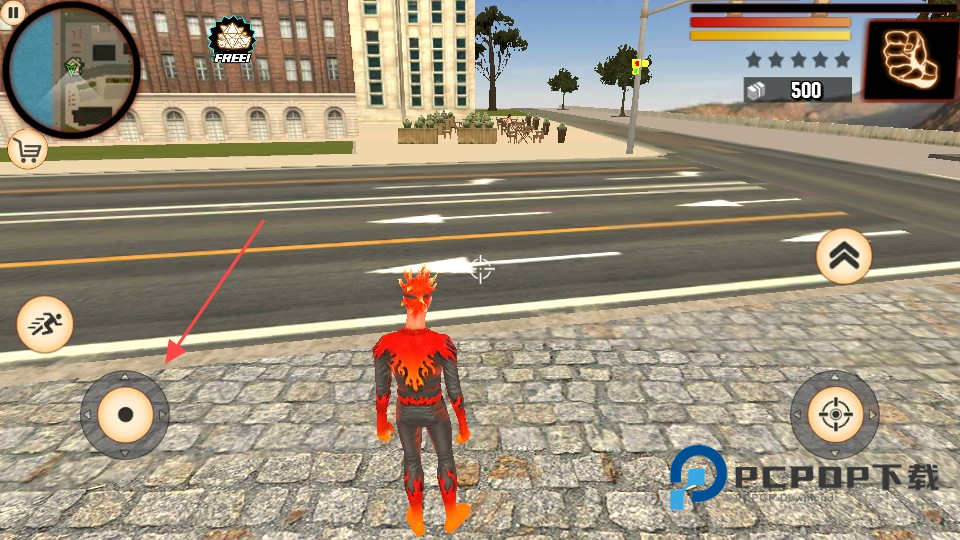Toggle the sprint running button
The image size is (960, 540).
(45, 324)
